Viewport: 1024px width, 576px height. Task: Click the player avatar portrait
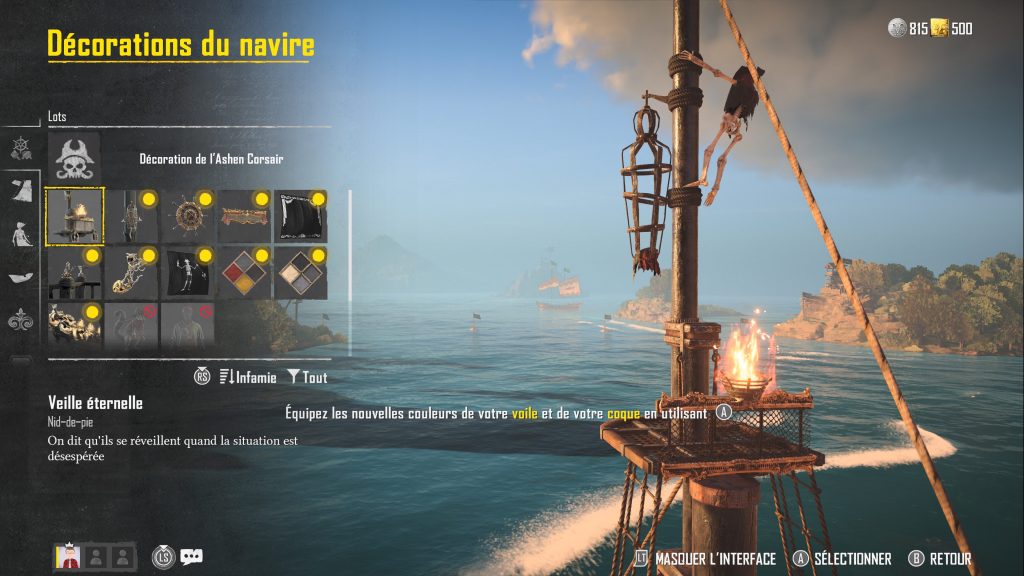[67, 557]
